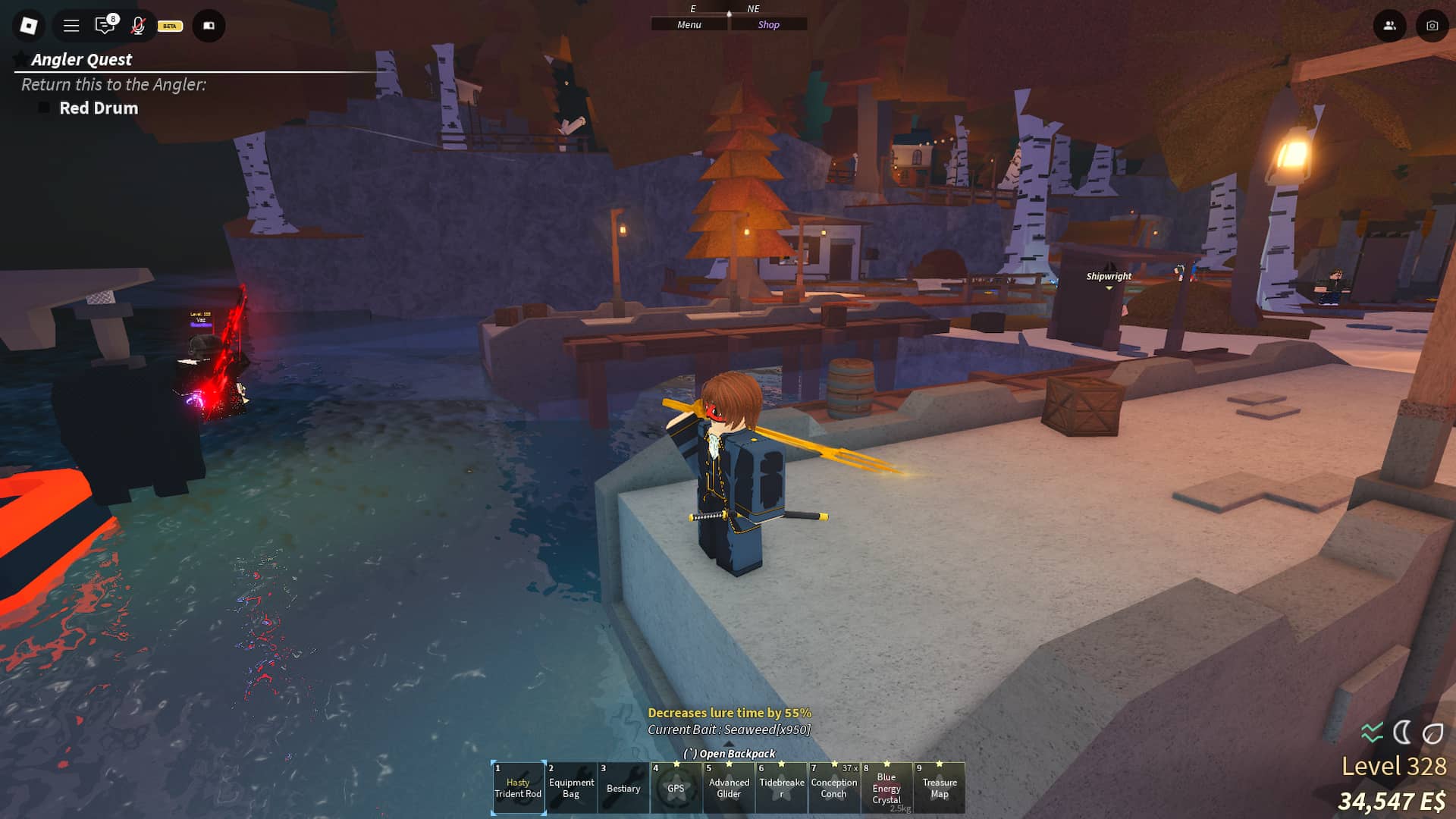The width and height of the screenshot is (1456, 819).
Task: Select the GPS item in slot 4
Action: click(x=676, y=787)
